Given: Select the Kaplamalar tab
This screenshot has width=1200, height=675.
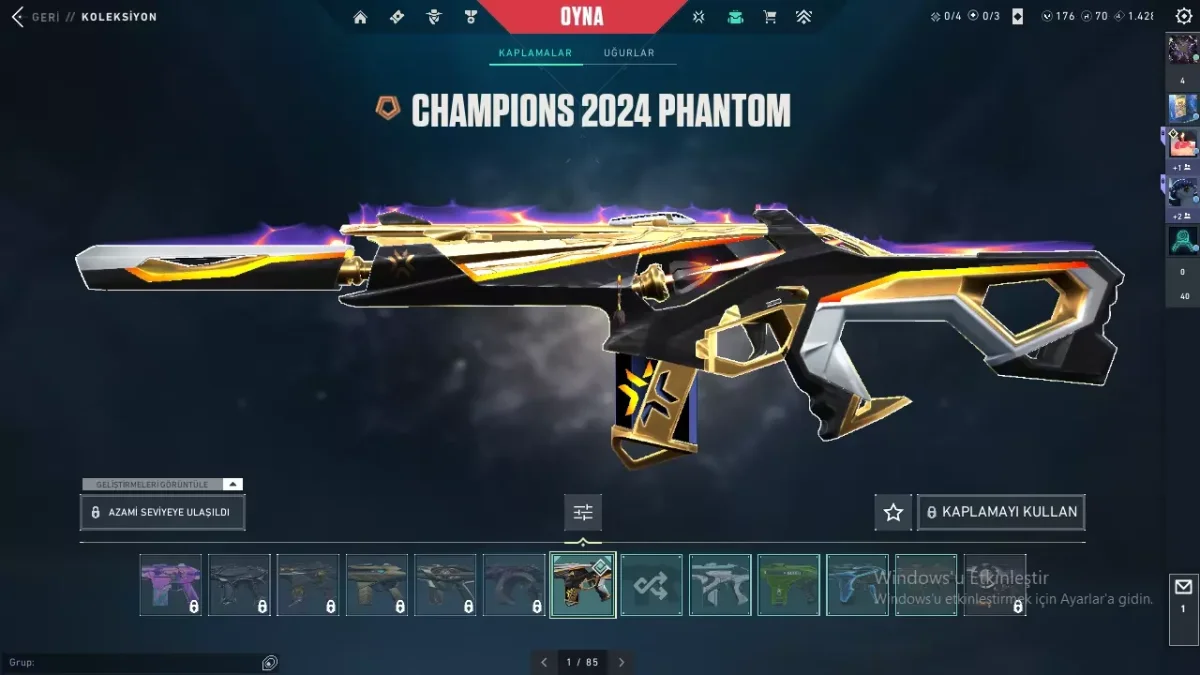Looking at the screenshot, I should coord(535,53).
